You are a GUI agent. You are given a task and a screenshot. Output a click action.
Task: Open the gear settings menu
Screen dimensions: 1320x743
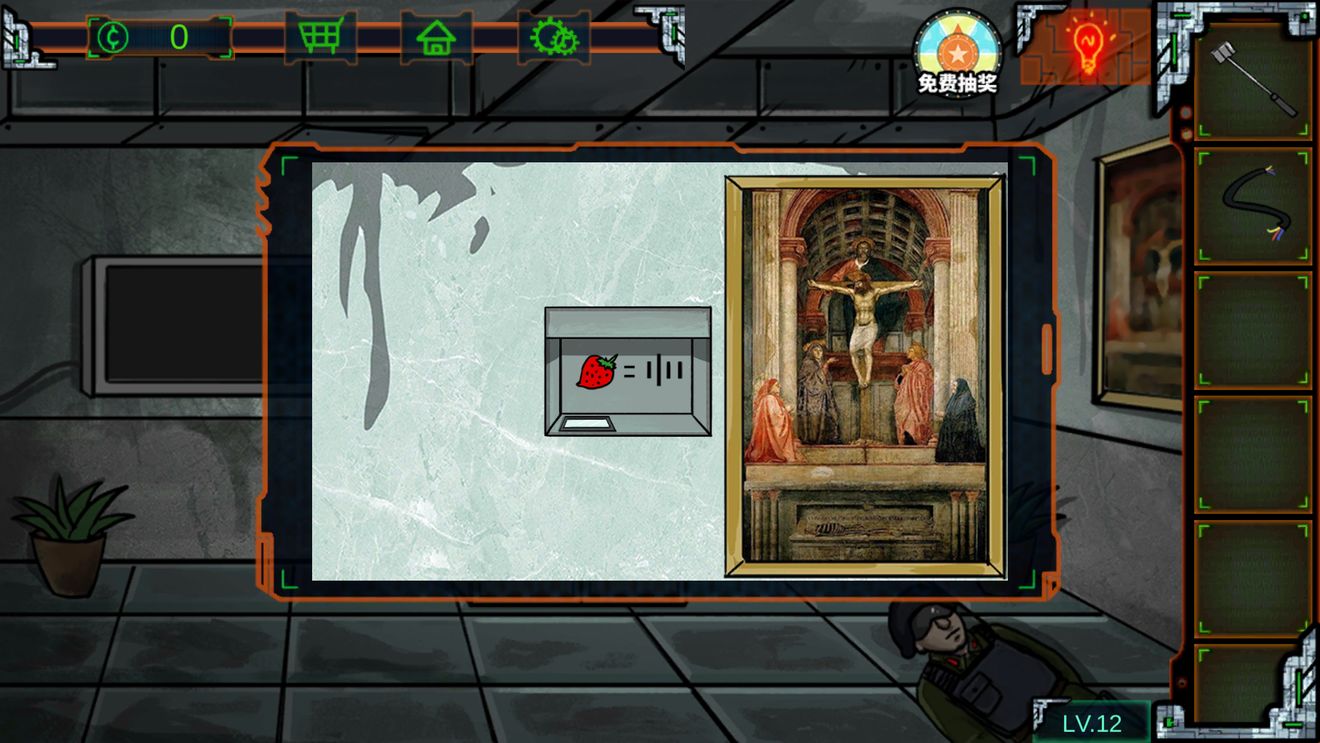(x=553, y=38)
